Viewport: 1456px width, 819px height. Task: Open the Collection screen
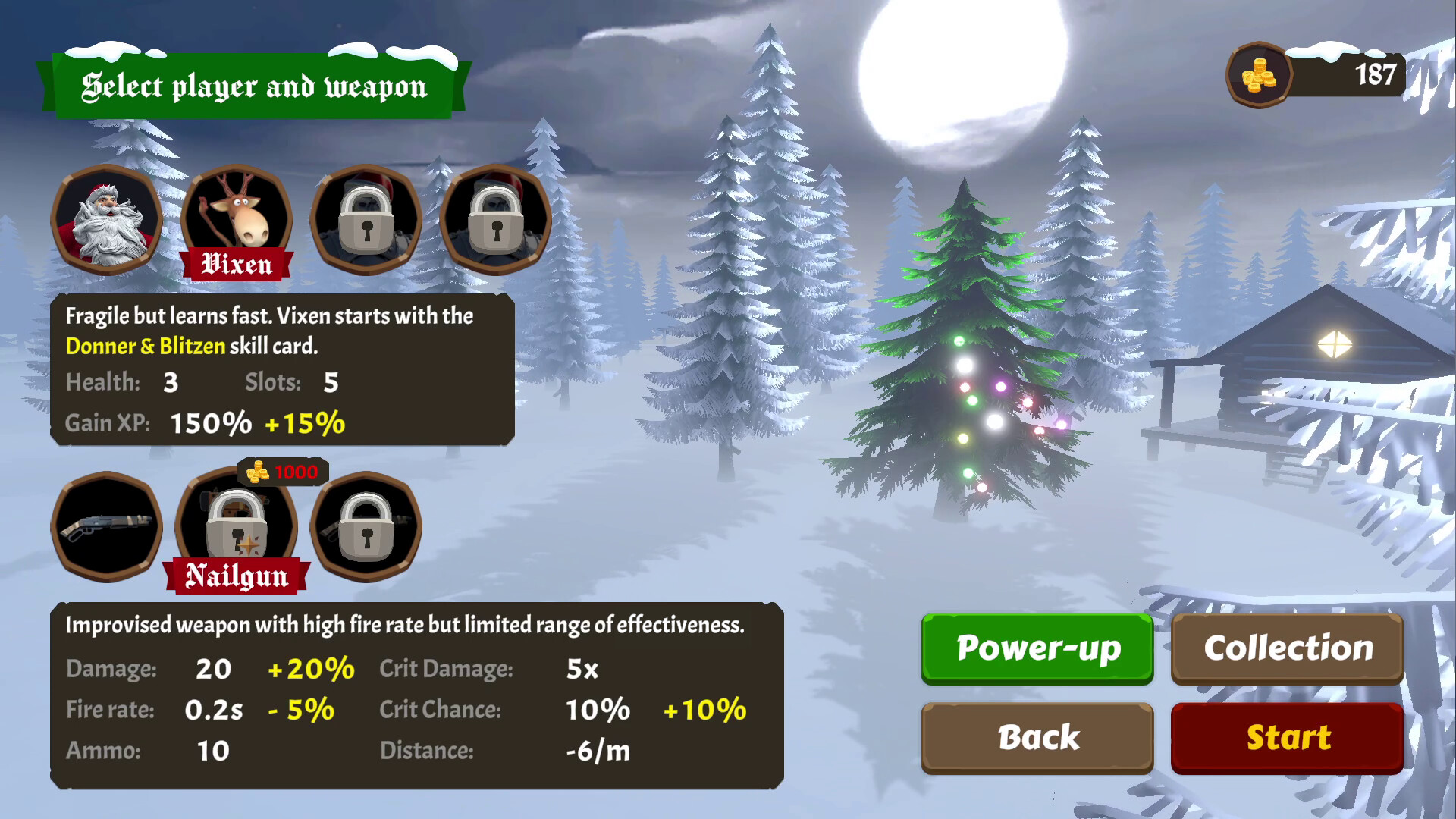coord(1287,648)
